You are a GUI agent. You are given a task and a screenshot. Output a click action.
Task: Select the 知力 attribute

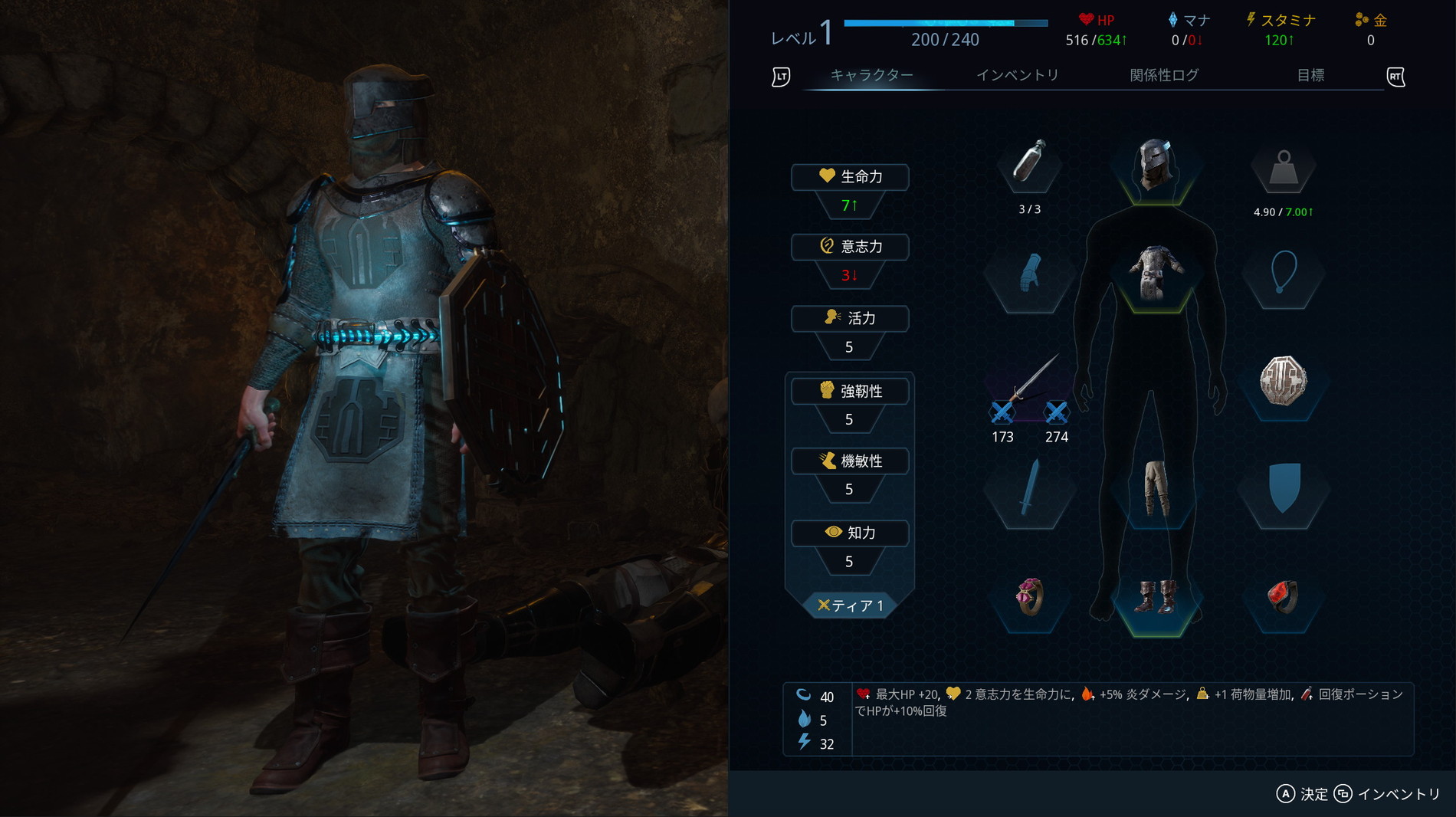pyautogui.click(x=850, y=533)
